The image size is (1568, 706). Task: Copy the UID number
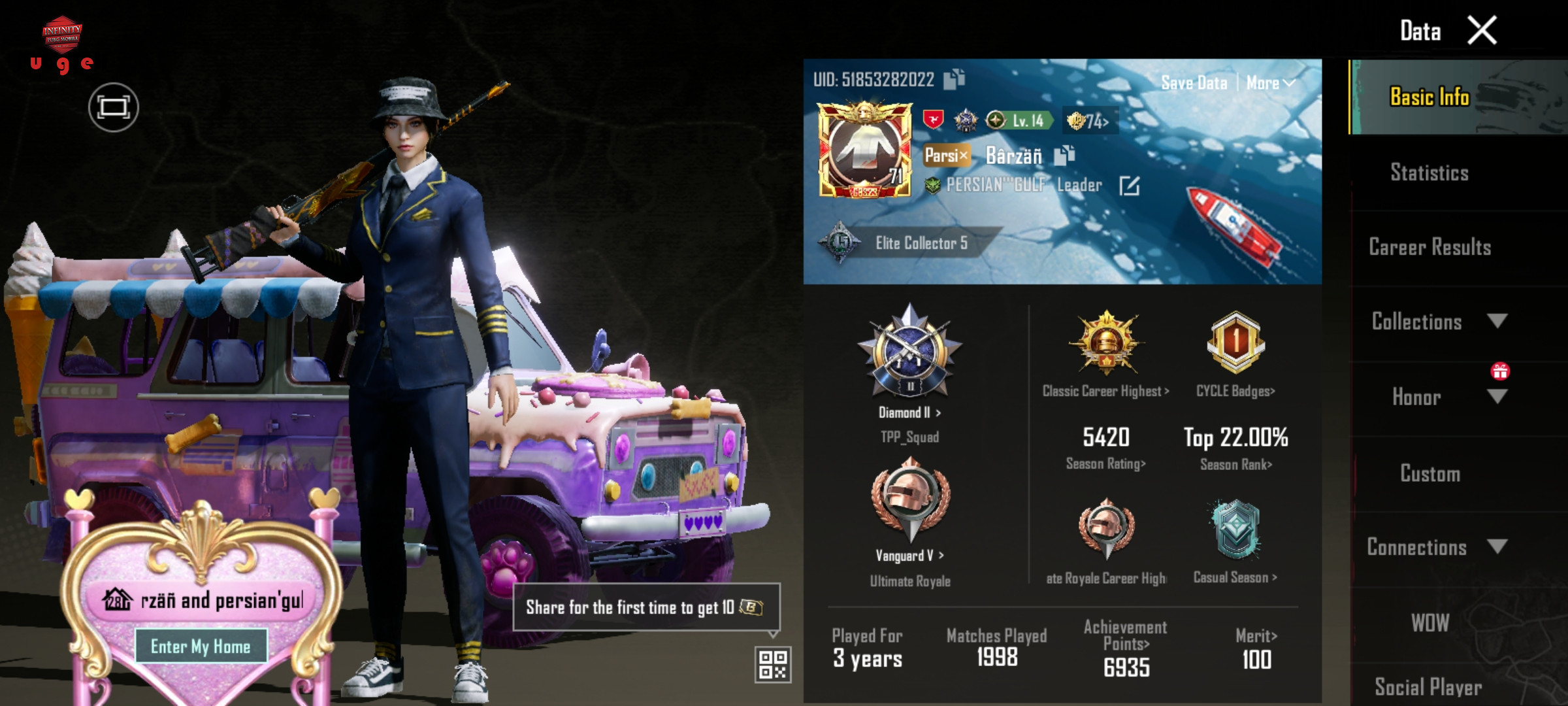[x=954, y=79]
